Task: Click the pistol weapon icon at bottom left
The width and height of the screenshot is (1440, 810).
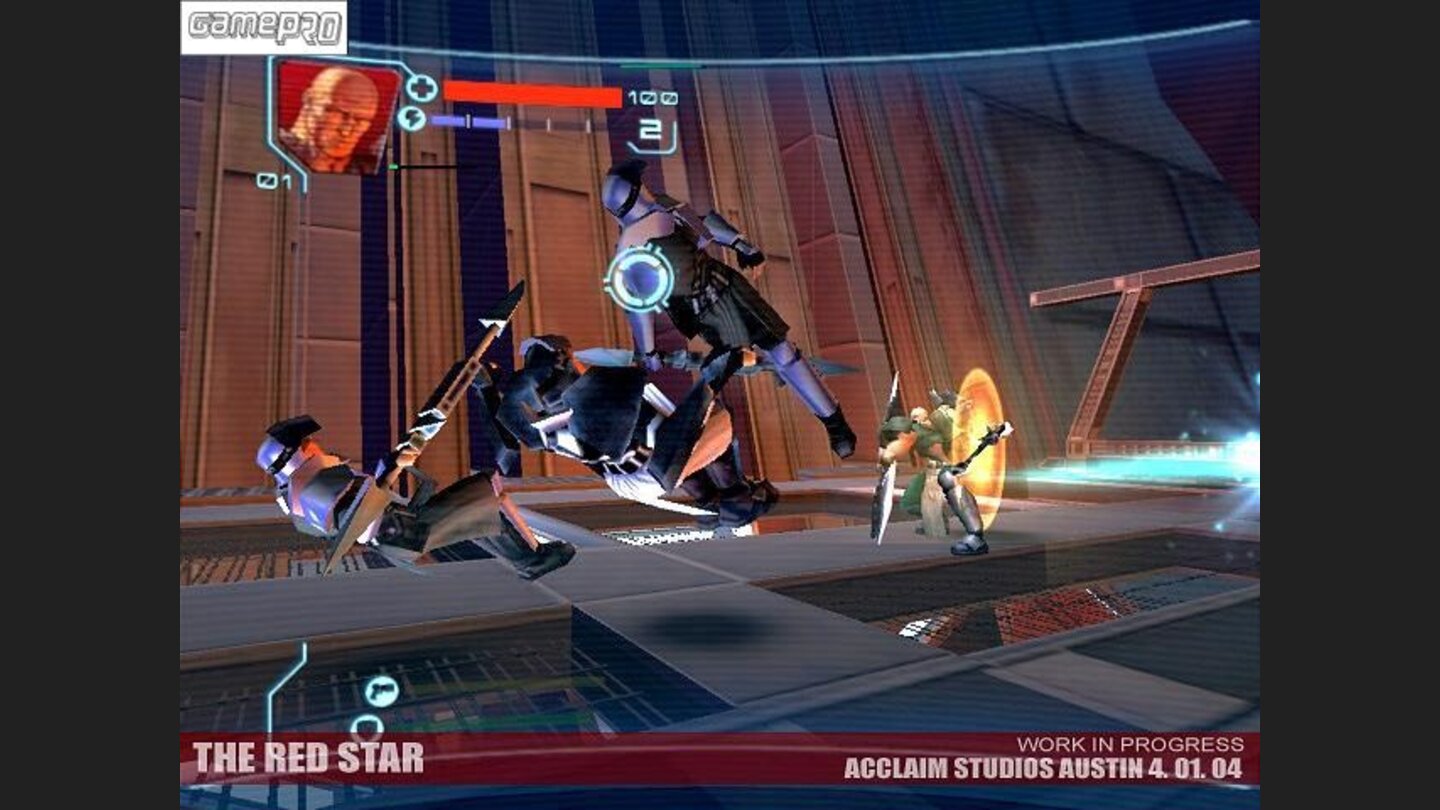Action: click(x=383, y=691)
